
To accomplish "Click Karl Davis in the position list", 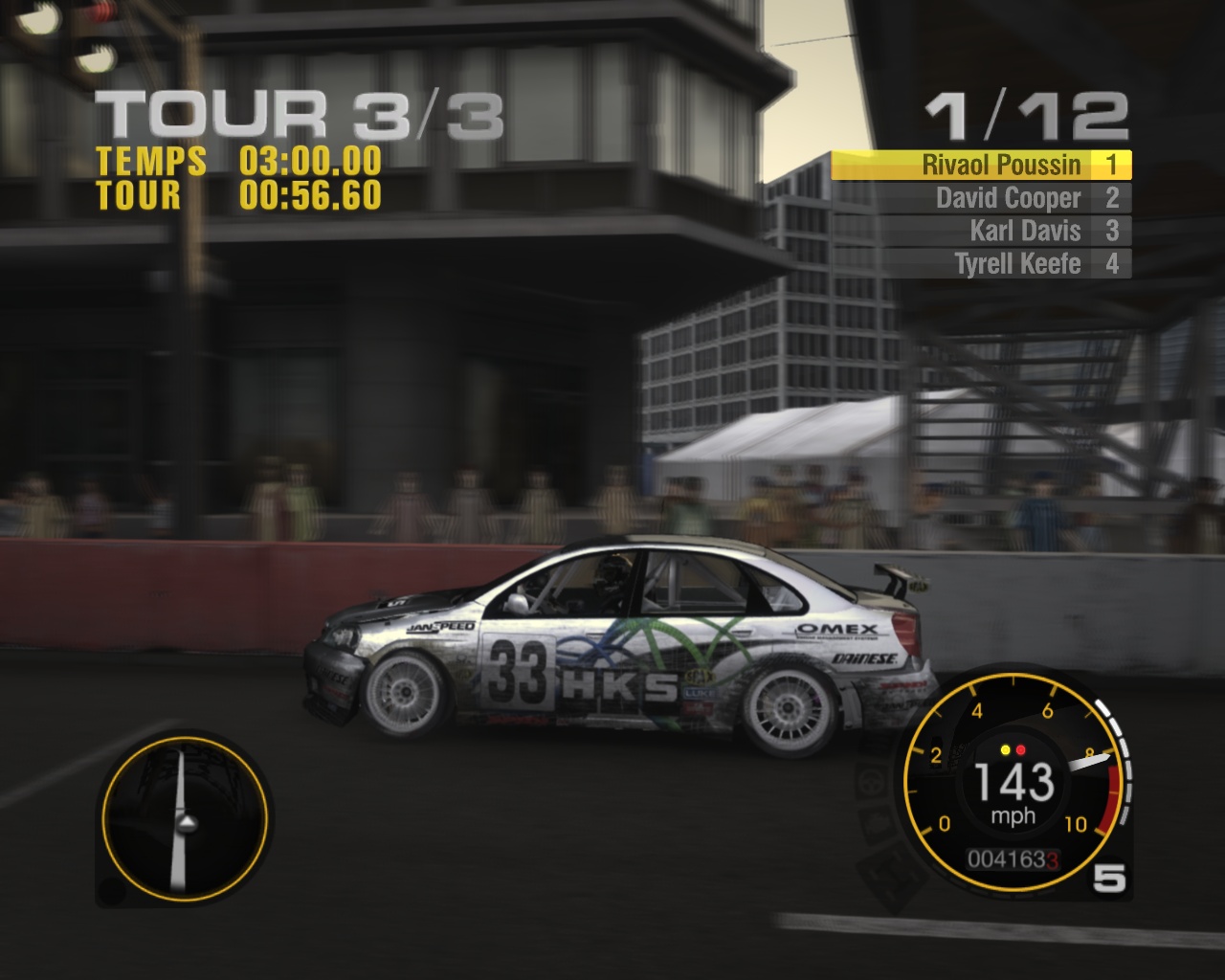I will click(x=981, y=231).
